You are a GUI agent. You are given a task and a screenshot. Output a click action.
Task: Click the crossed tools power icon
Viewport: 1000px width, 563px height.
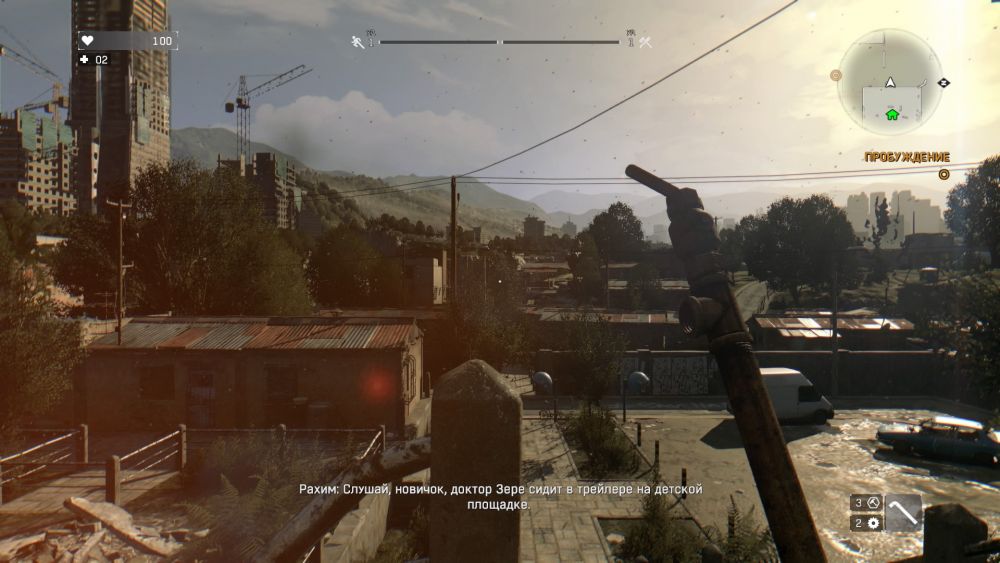pos(645,42)
